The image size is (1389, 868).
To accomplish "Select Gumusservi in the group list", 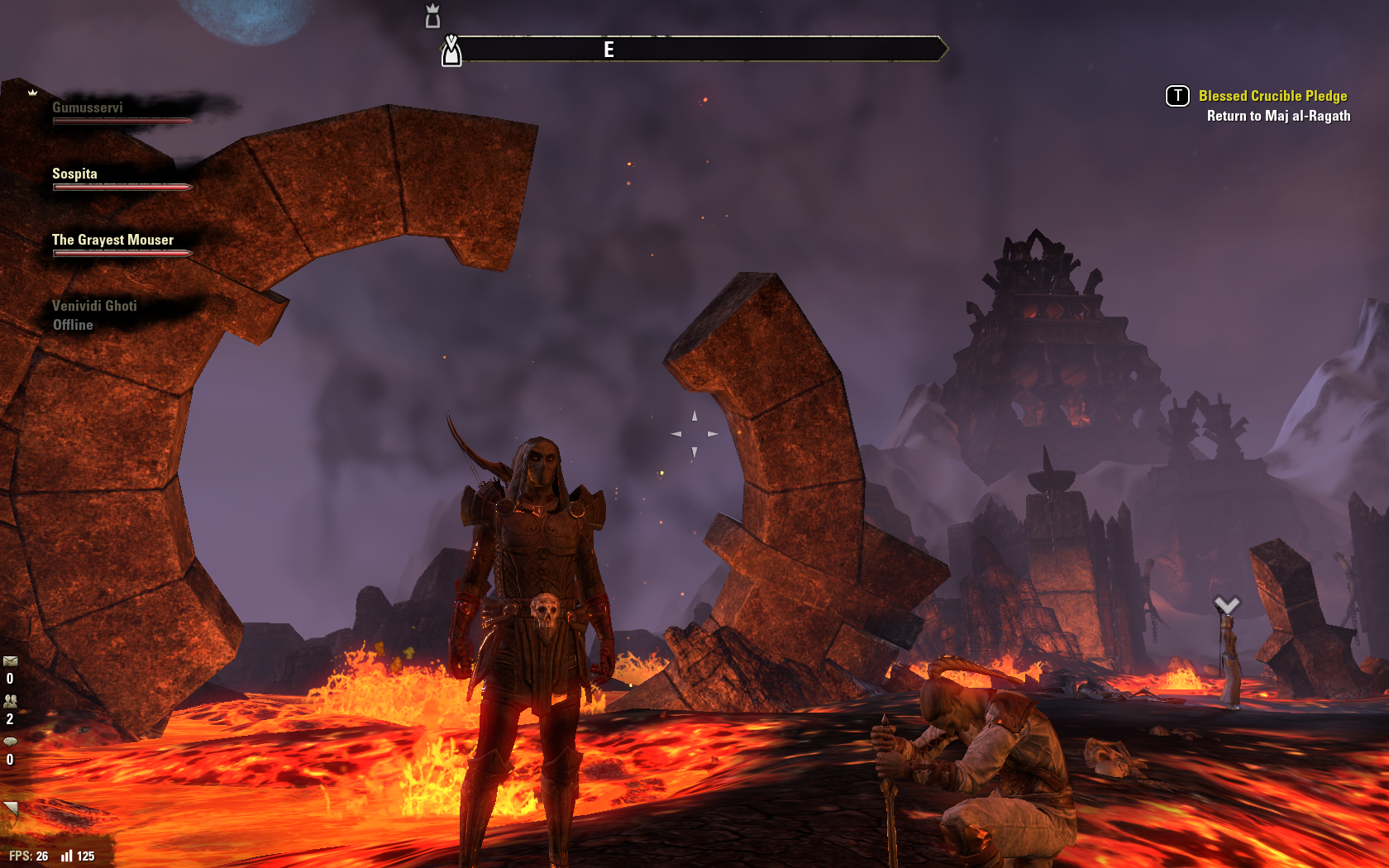I will 88,108.
